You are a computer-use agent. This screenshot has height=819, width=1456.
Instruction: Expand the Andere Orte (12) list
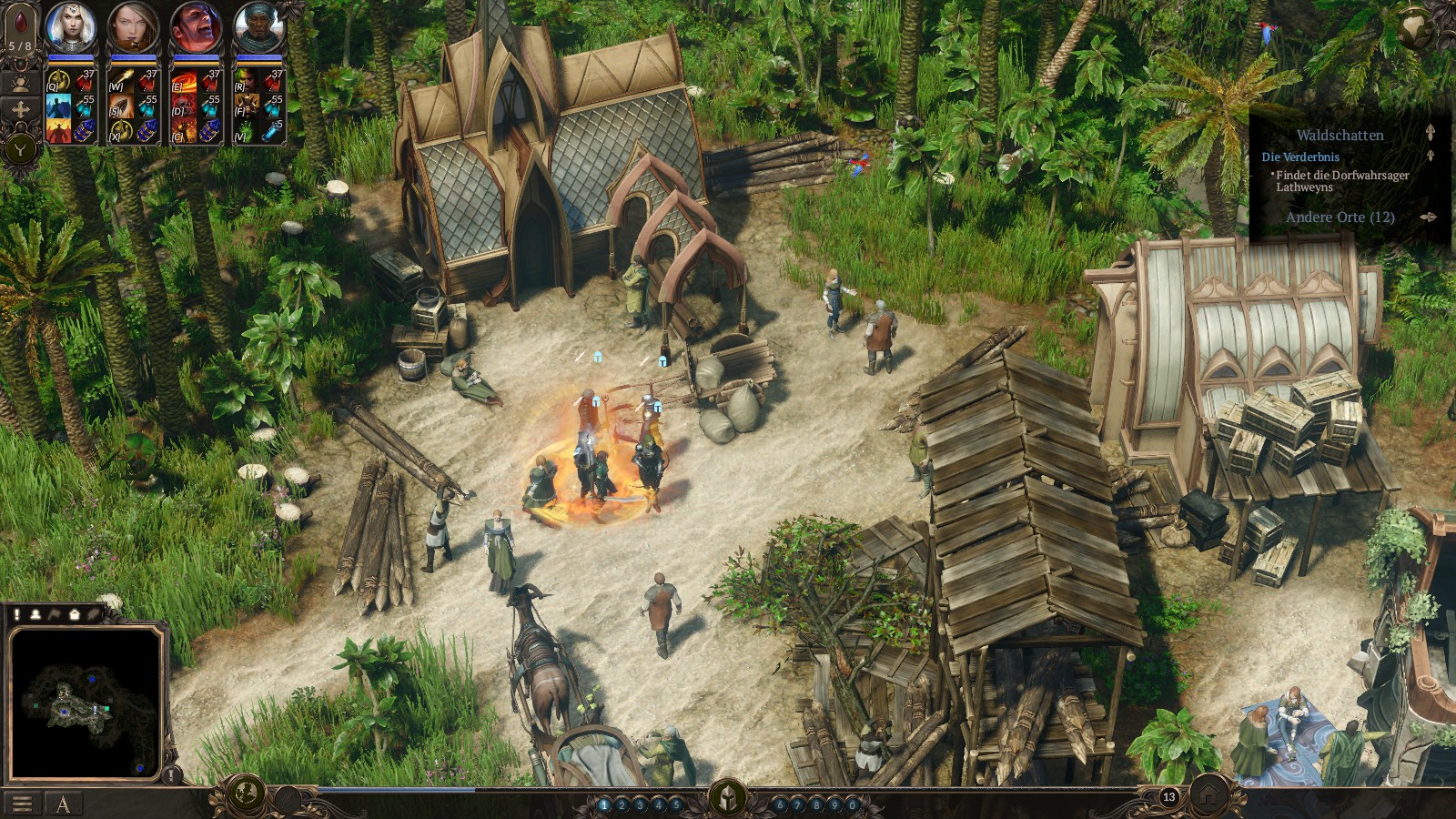1340,217
